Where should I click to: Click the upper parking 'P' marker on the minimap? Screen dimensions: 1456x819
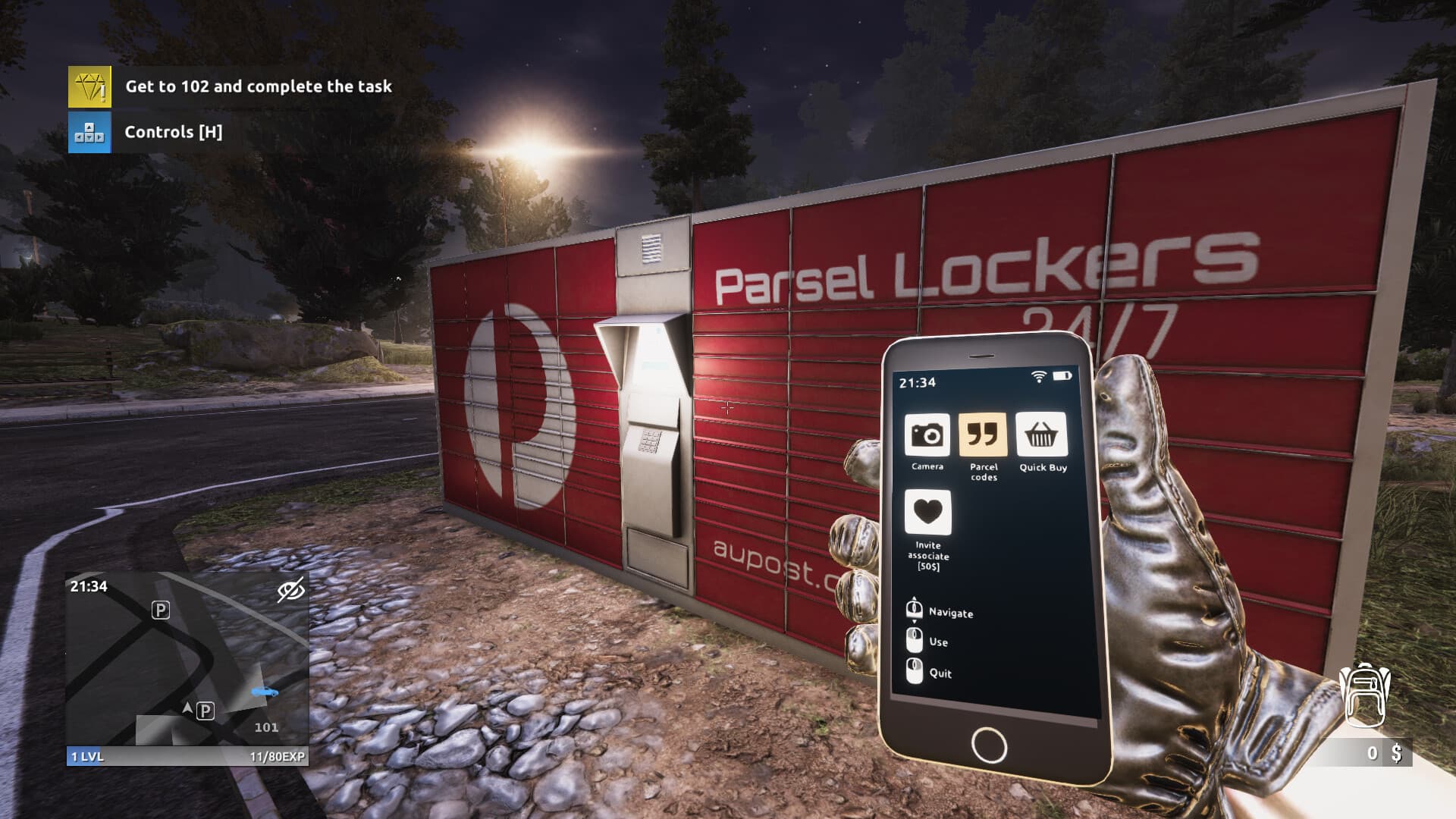coord(159,611)
